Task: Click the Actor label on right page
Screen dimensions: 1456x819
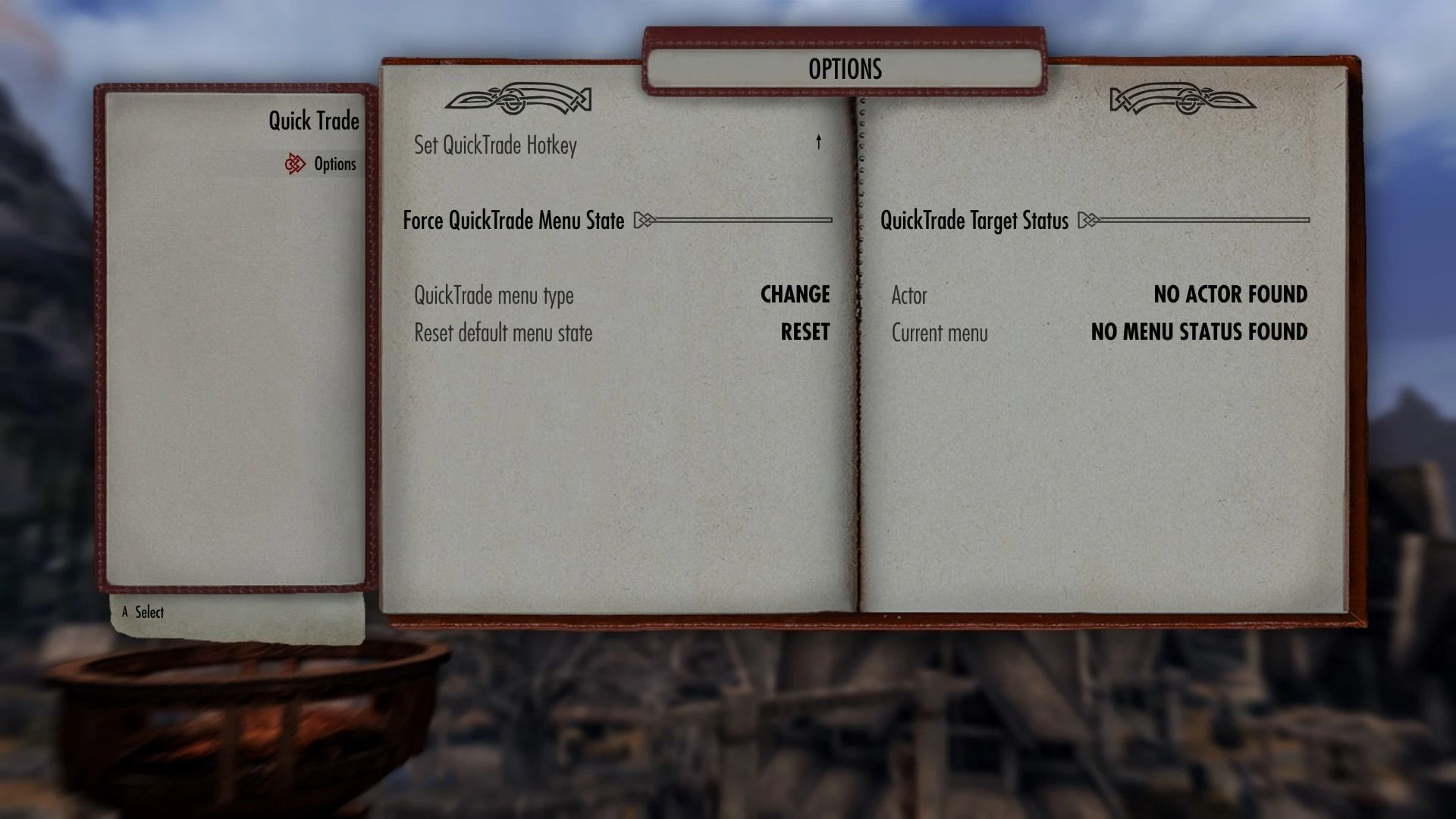Action: 909,295
